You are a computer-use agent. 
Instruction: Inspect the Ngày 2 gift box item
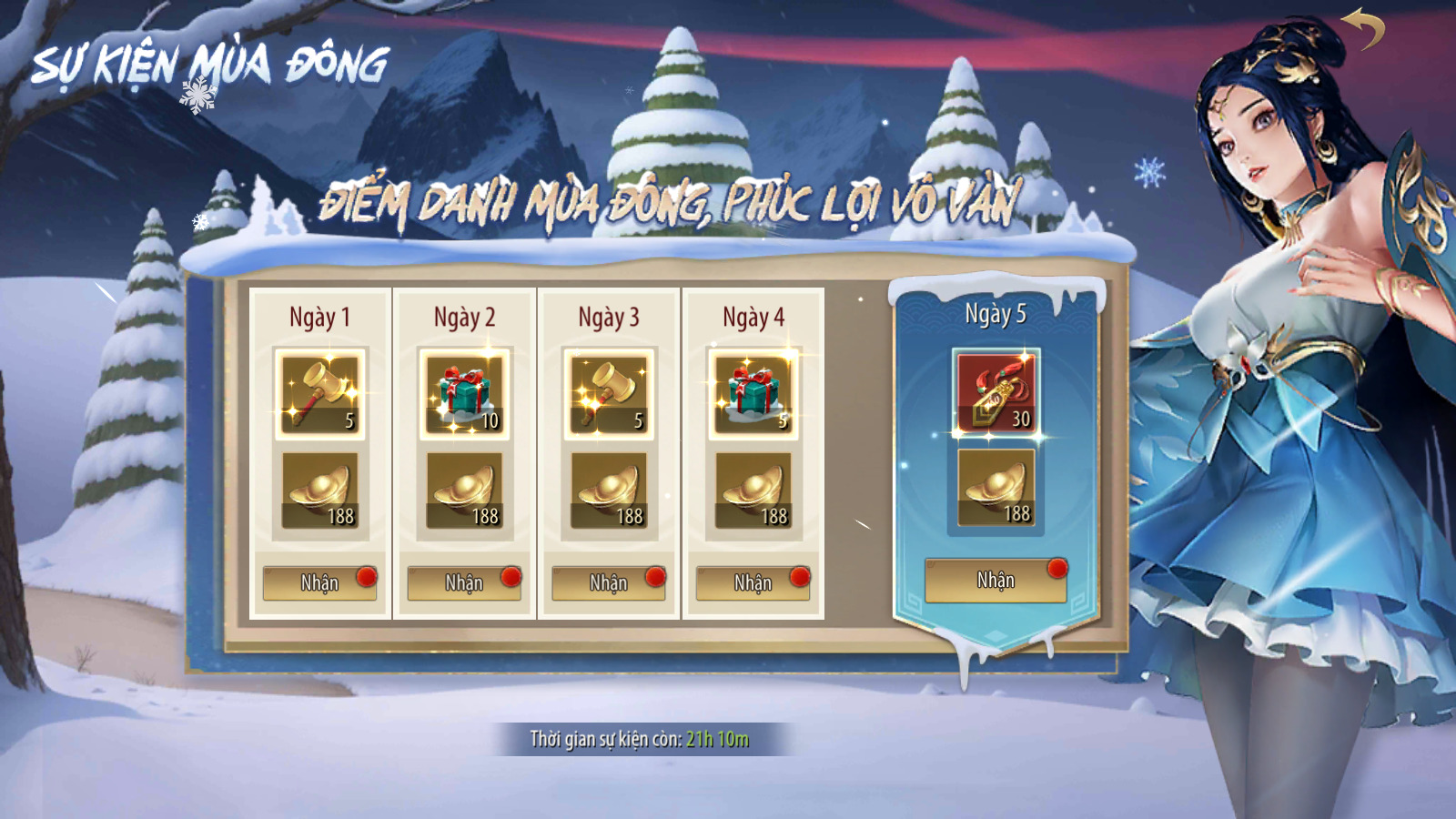(x=464, y=394)
